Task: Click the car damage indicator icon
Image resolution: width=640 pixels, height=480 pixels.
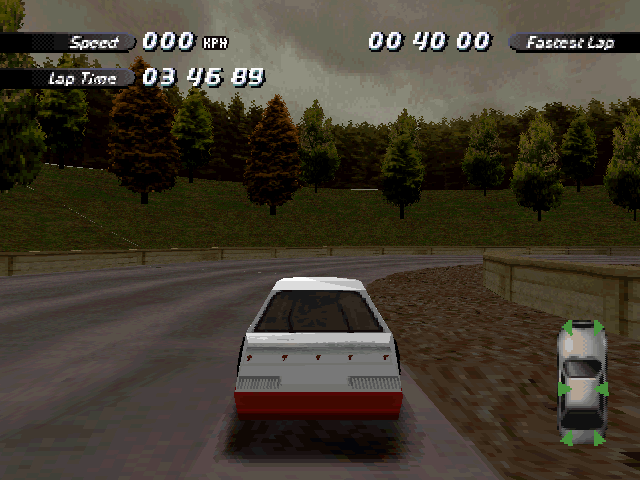Action: point(582,383)
